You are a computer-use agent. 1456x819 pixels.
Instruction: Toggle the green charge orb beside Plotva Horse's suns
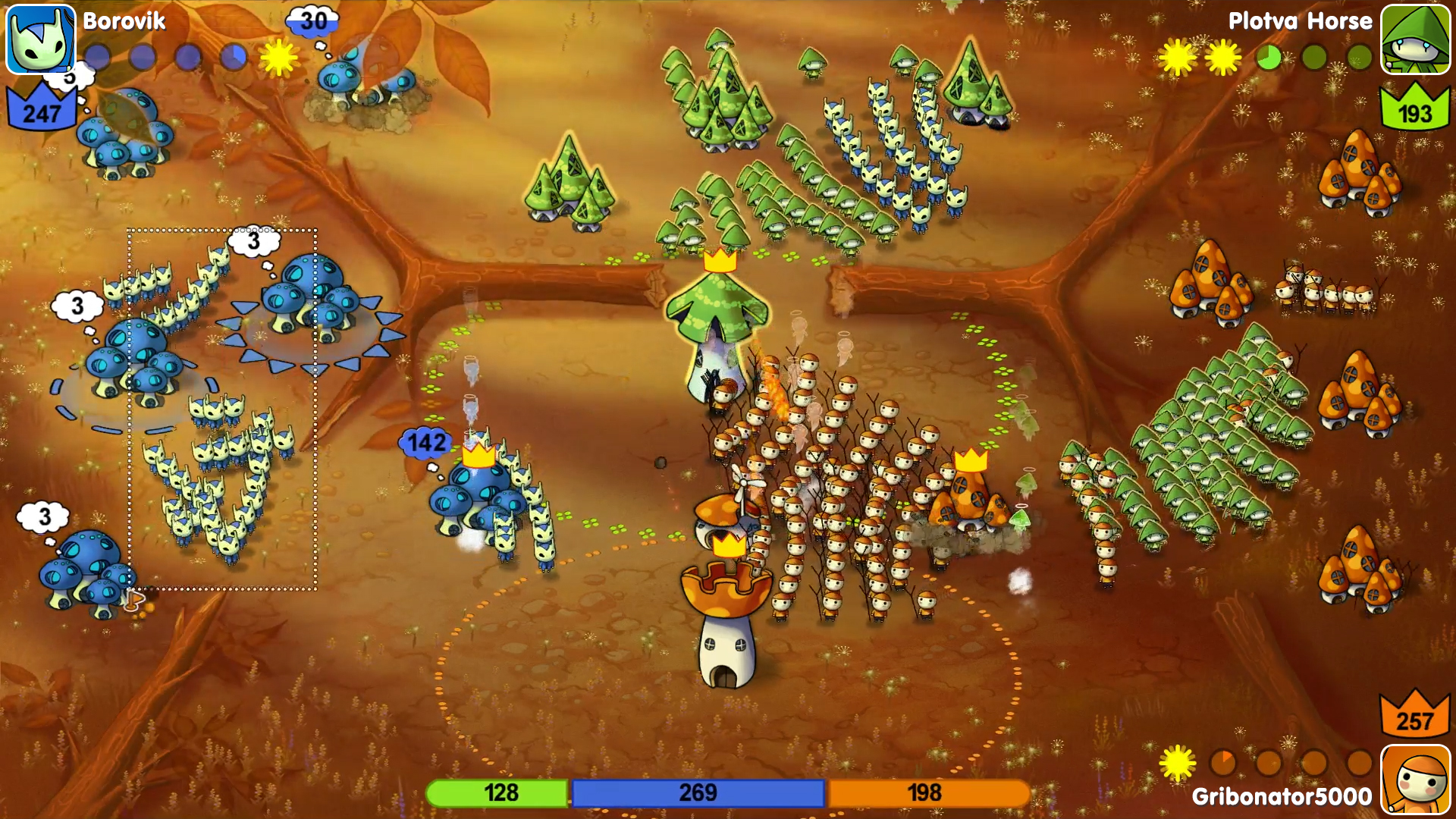pyautogui.click(x=1268, y=56)
